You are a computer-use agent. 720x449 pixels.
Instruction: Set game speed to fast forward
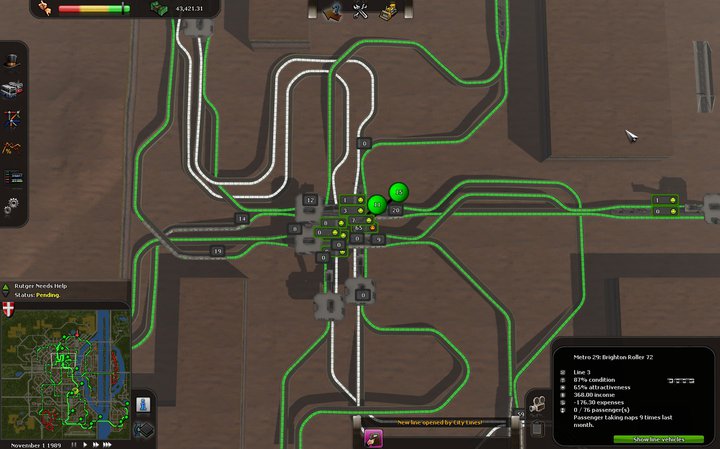[98, 443]
